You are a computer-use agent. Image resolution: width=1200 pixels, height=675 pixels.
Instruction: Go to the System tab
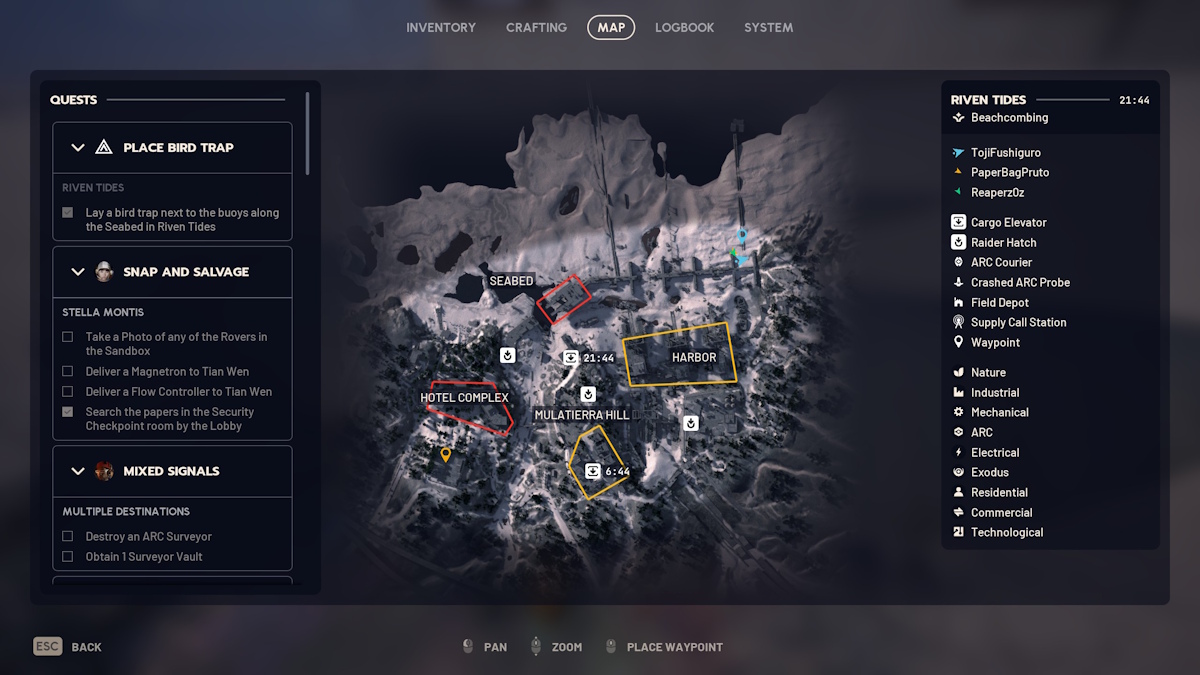768,28
